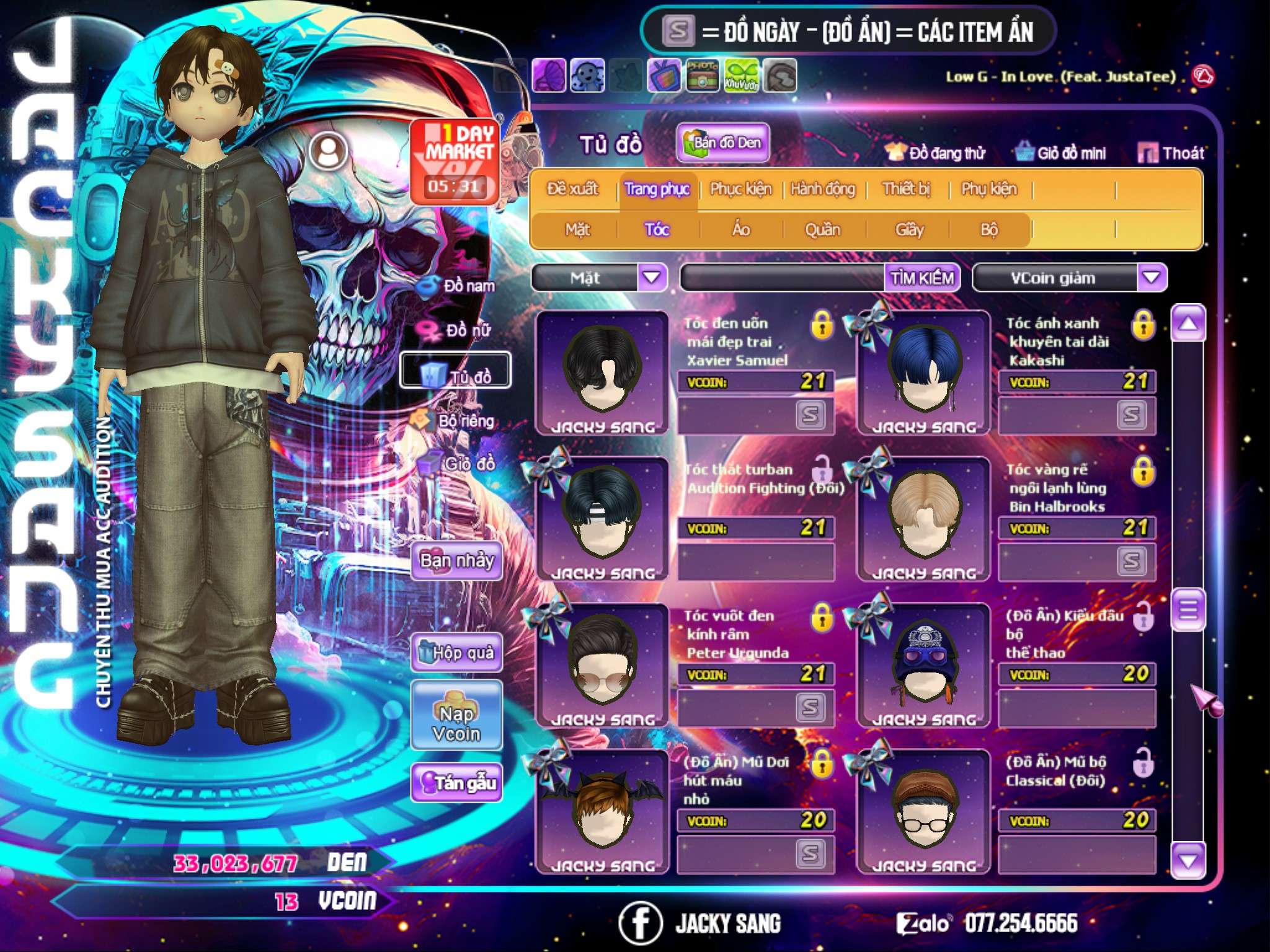Show Đồ đang thử items
1270x952 pixels.
coord(936,153)
